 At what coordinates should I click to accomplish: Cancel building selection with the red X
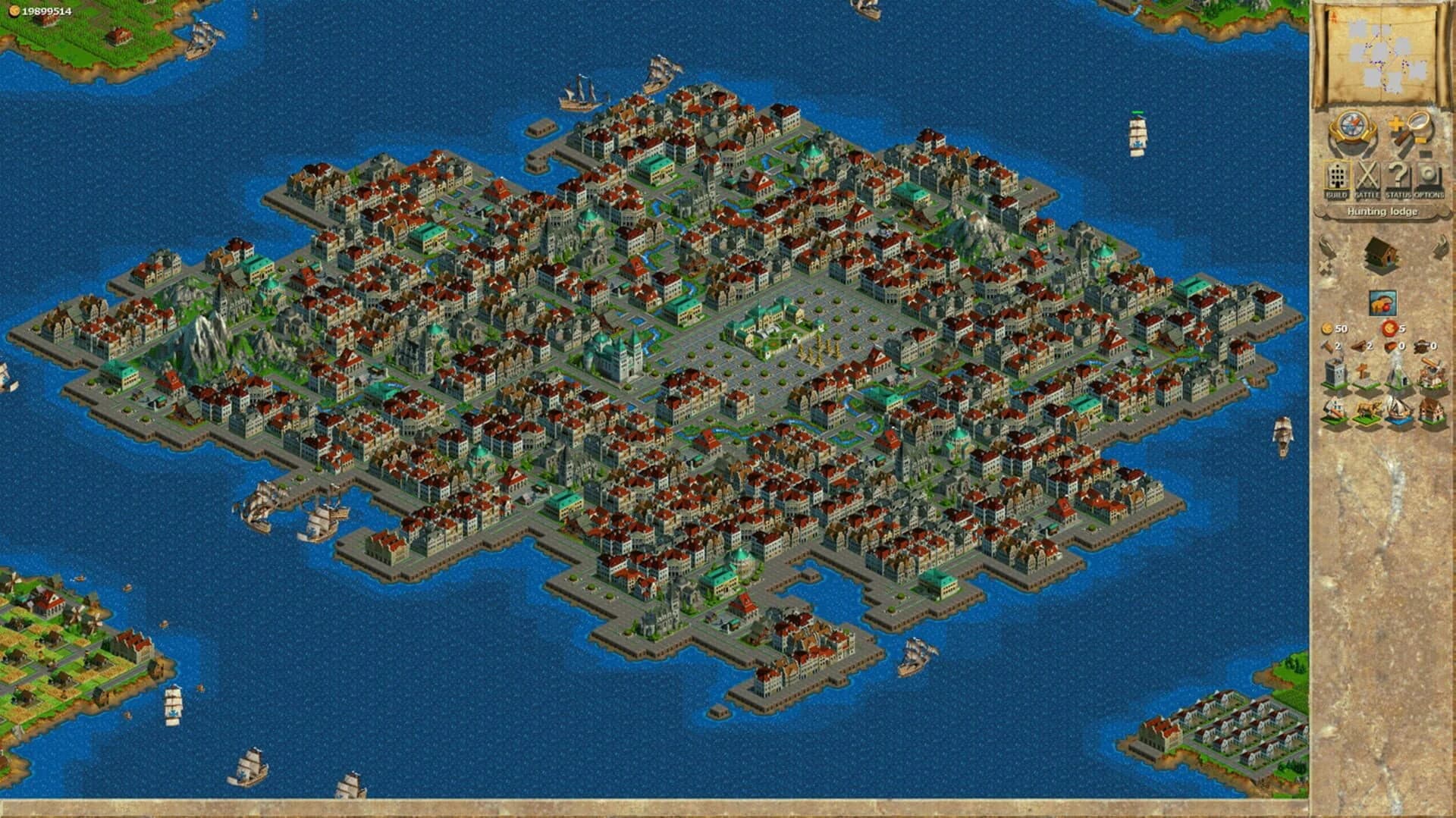pos(1323,265)
